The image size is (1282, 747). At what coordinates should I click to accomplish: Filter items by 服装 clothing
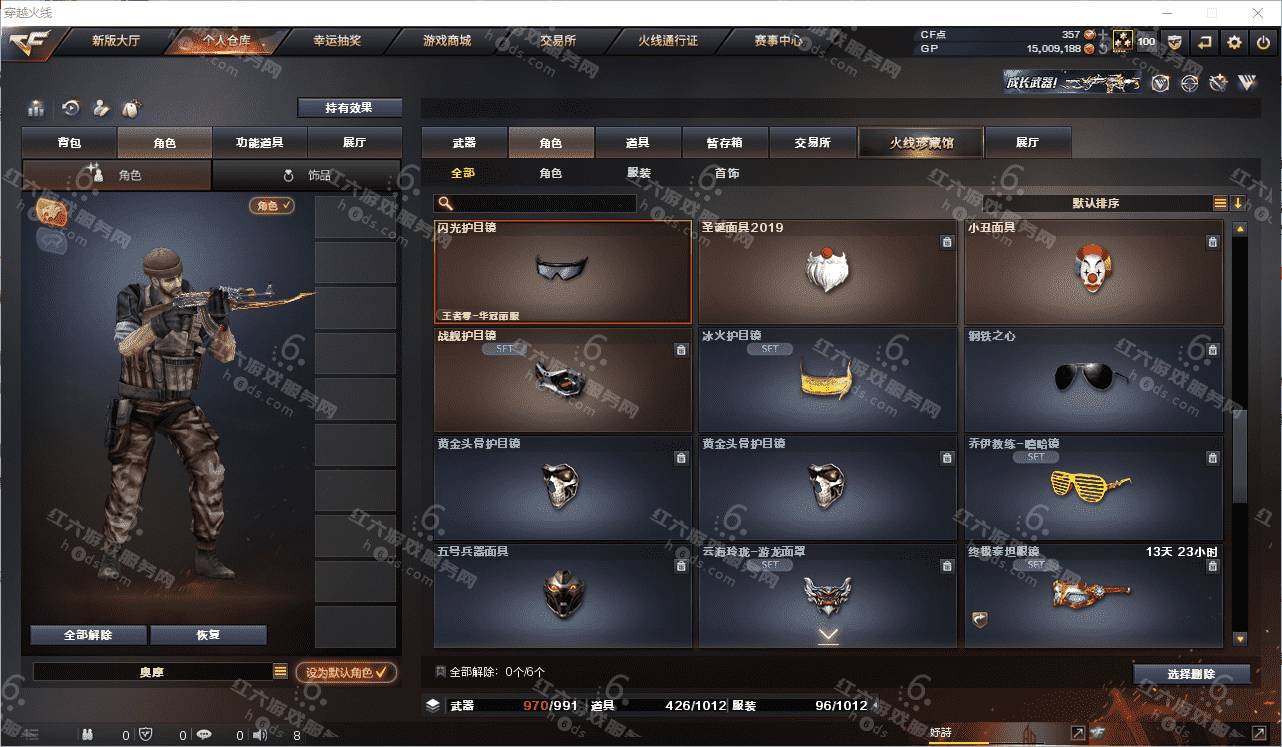[639, 173]
